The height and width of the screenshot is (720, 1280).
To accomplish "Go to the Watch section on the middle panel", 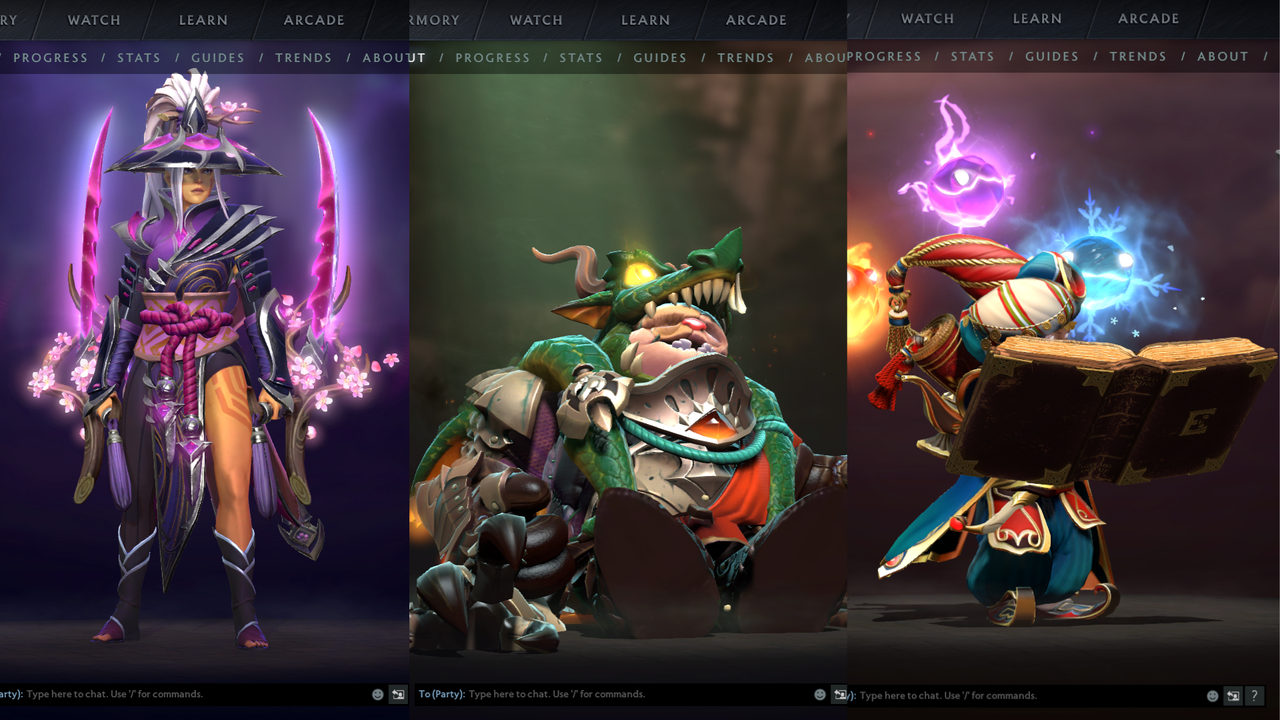I will click(536, 20).
